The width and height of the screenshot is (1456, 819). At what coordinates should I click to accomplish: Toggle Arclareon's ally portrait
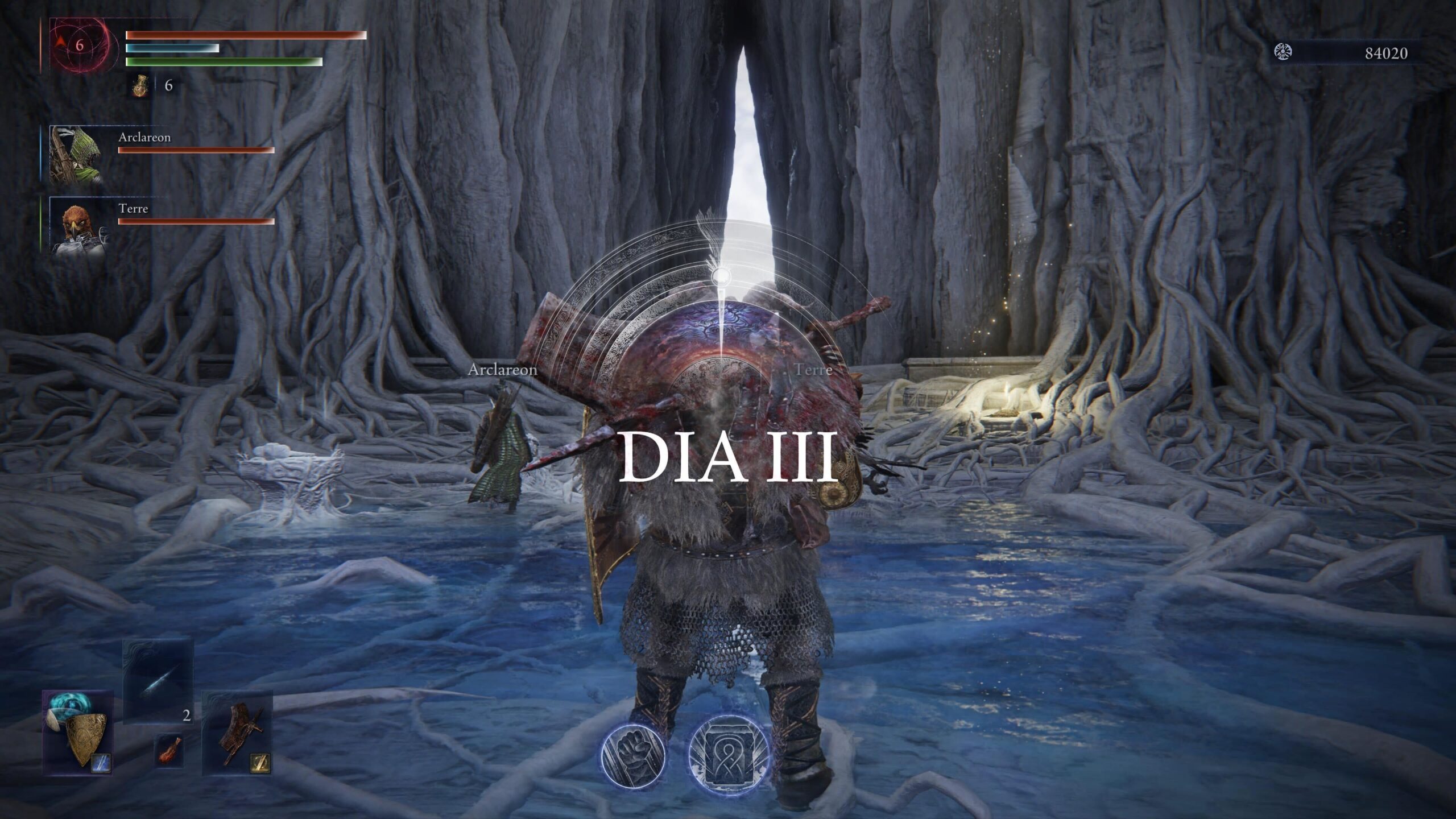pos(80,154)
